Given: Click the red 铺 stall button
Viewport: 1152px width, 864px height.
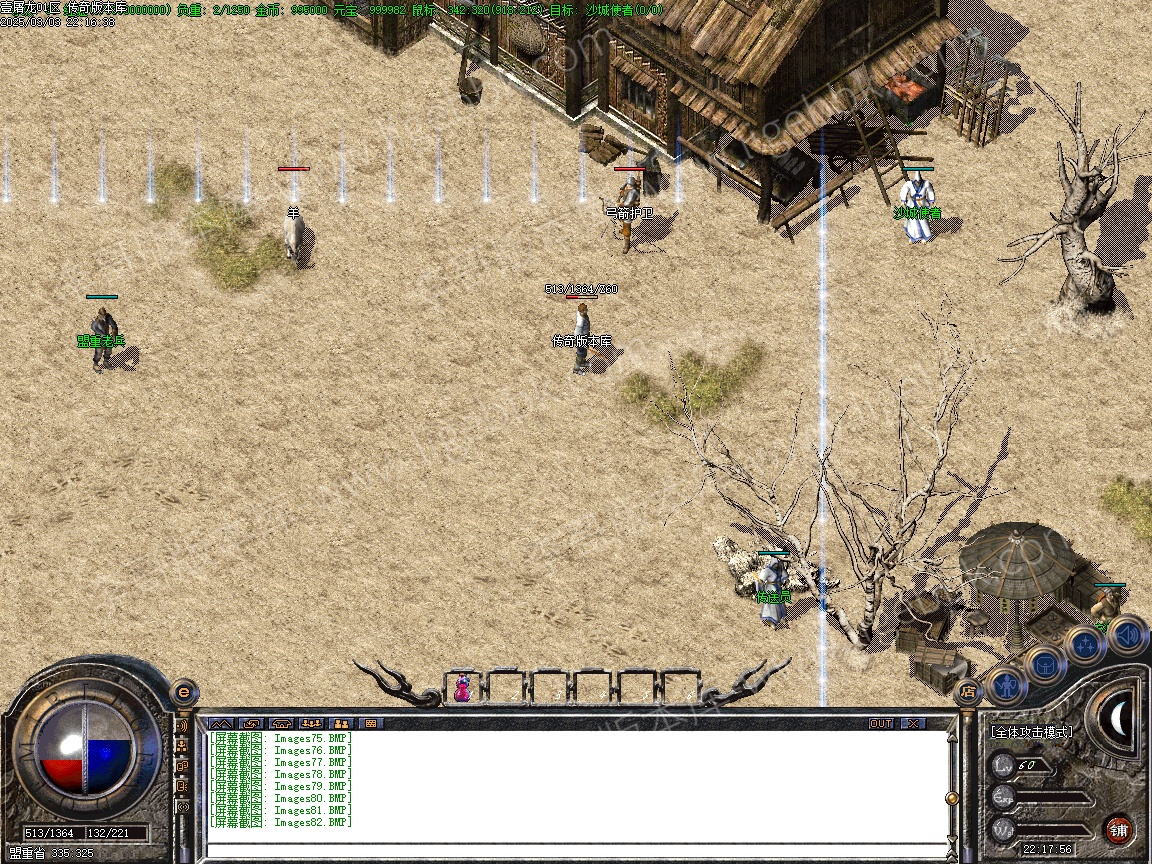Looking at the screenshot, I should [x=1118, y=829].
